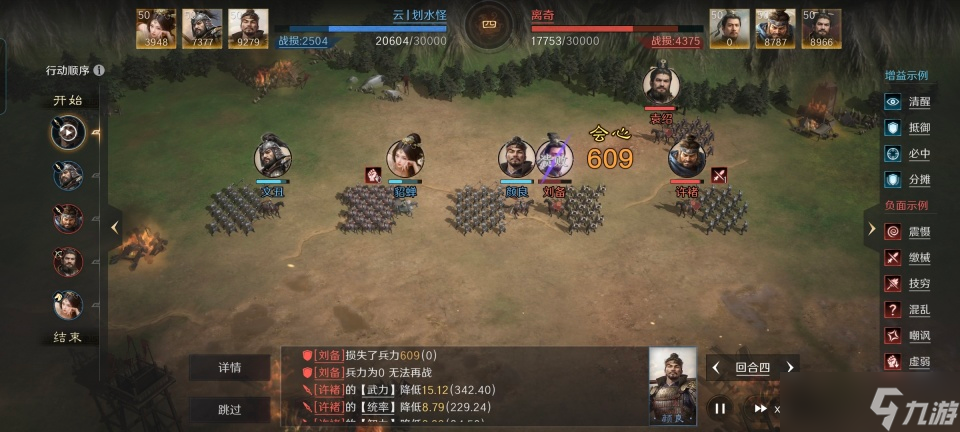Screen dimensions: 960x432
Task: Select the 必中 buff legend entry
Action: point(906,154)
